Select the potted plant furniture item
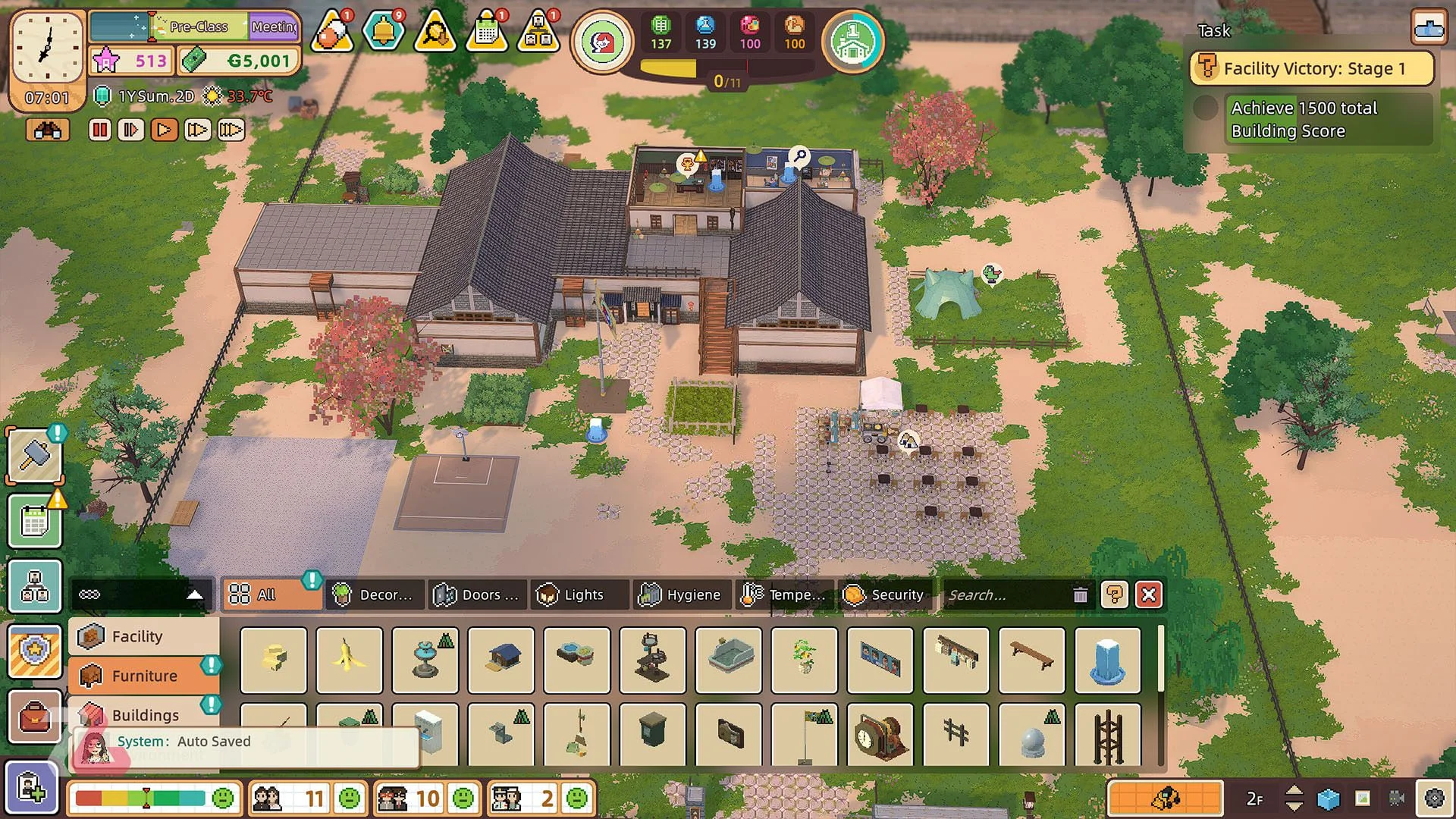Image resolution: width=1456 pixels, height=819 pixels. [x=804, y=660]
